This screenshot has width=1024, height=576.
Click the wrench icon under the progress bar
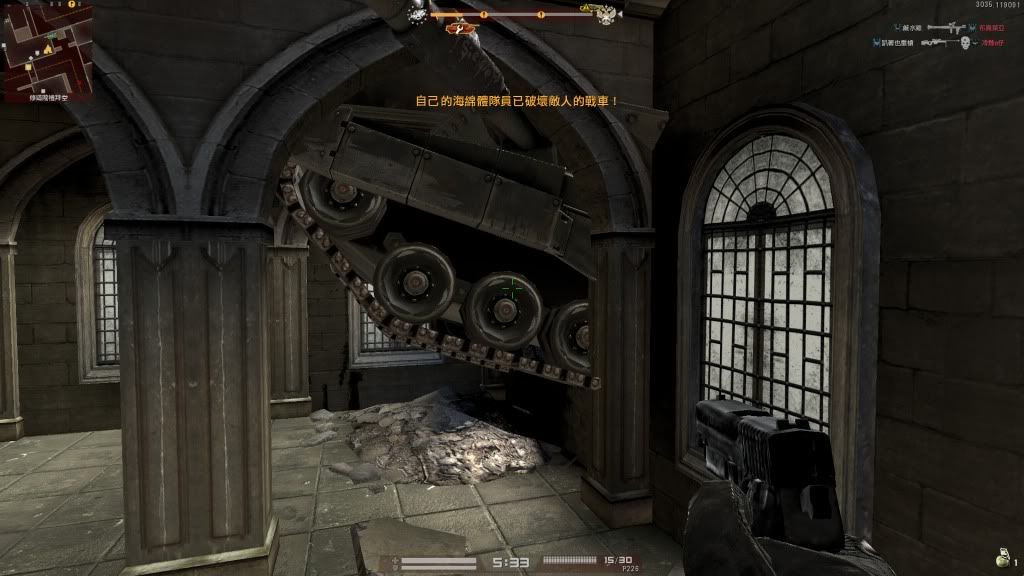[x=459, y=29]
